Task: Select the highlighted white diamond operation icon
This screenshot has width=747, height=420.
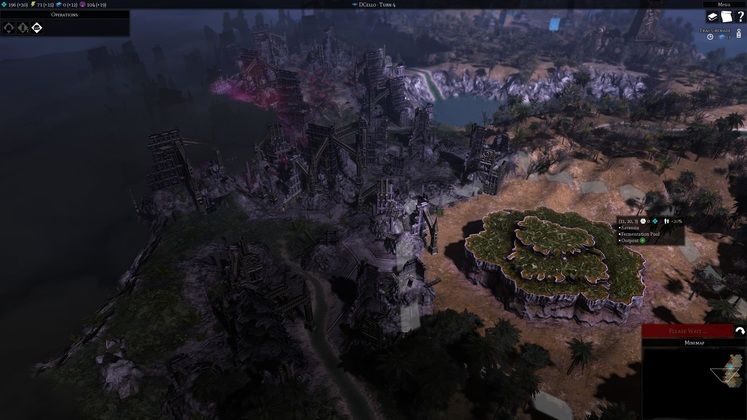Action: tap(37, 27)
